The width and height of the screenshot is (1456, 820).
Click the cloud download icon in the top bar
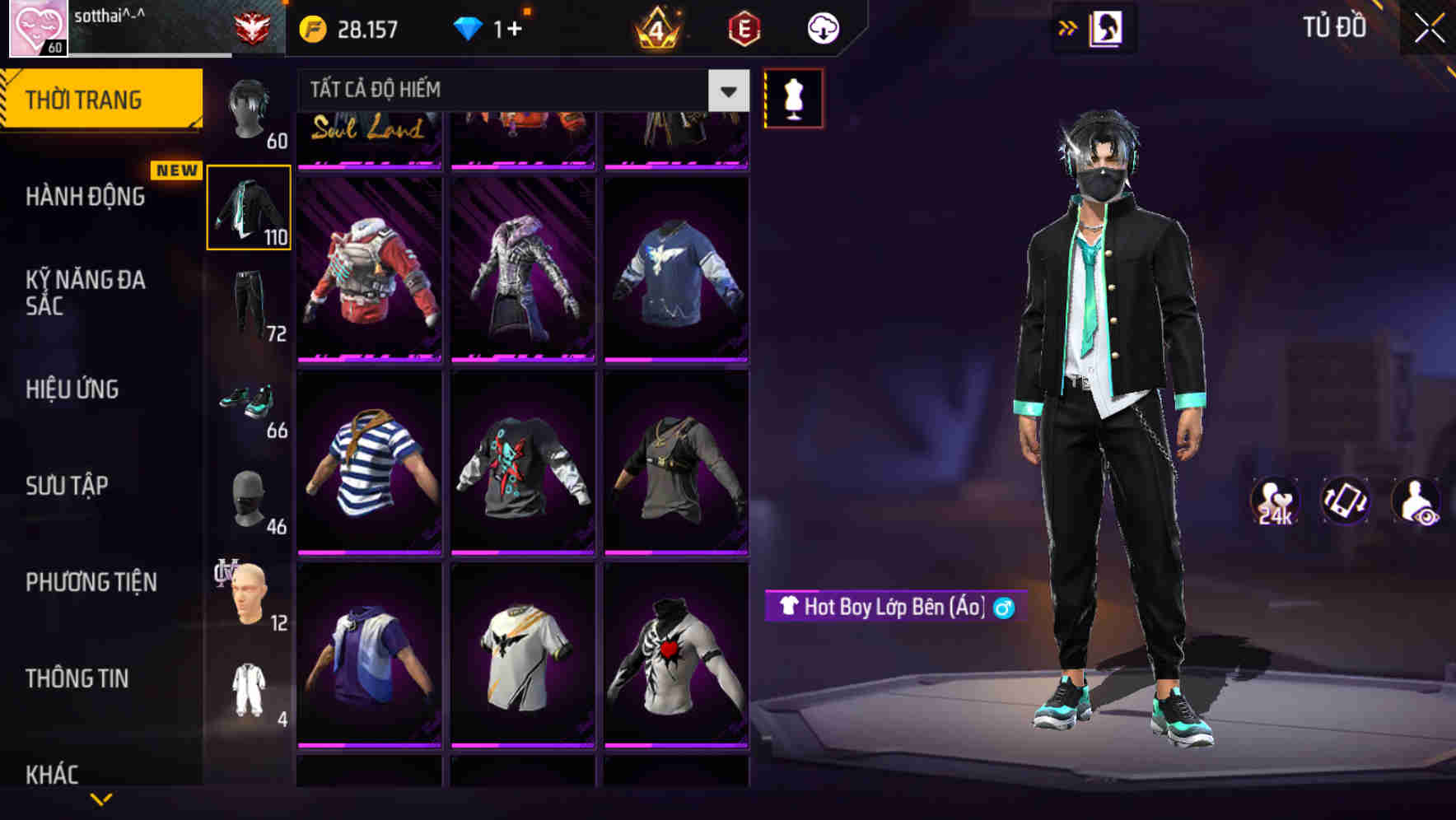coord(822,27)
